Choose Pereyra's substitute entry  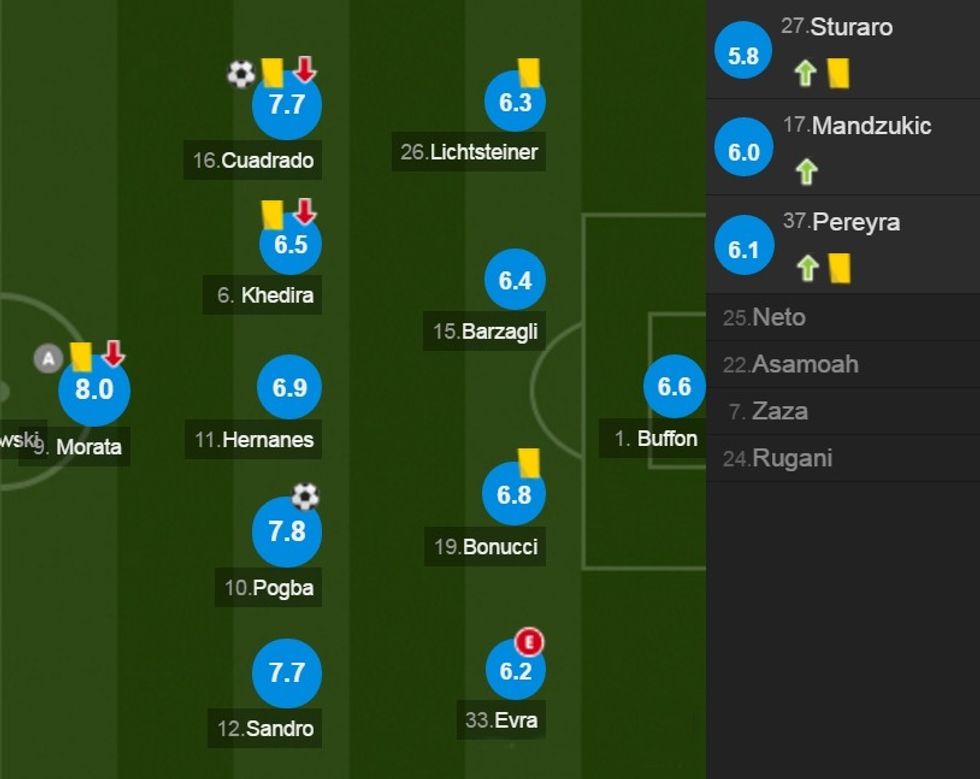tap(842, 243)
